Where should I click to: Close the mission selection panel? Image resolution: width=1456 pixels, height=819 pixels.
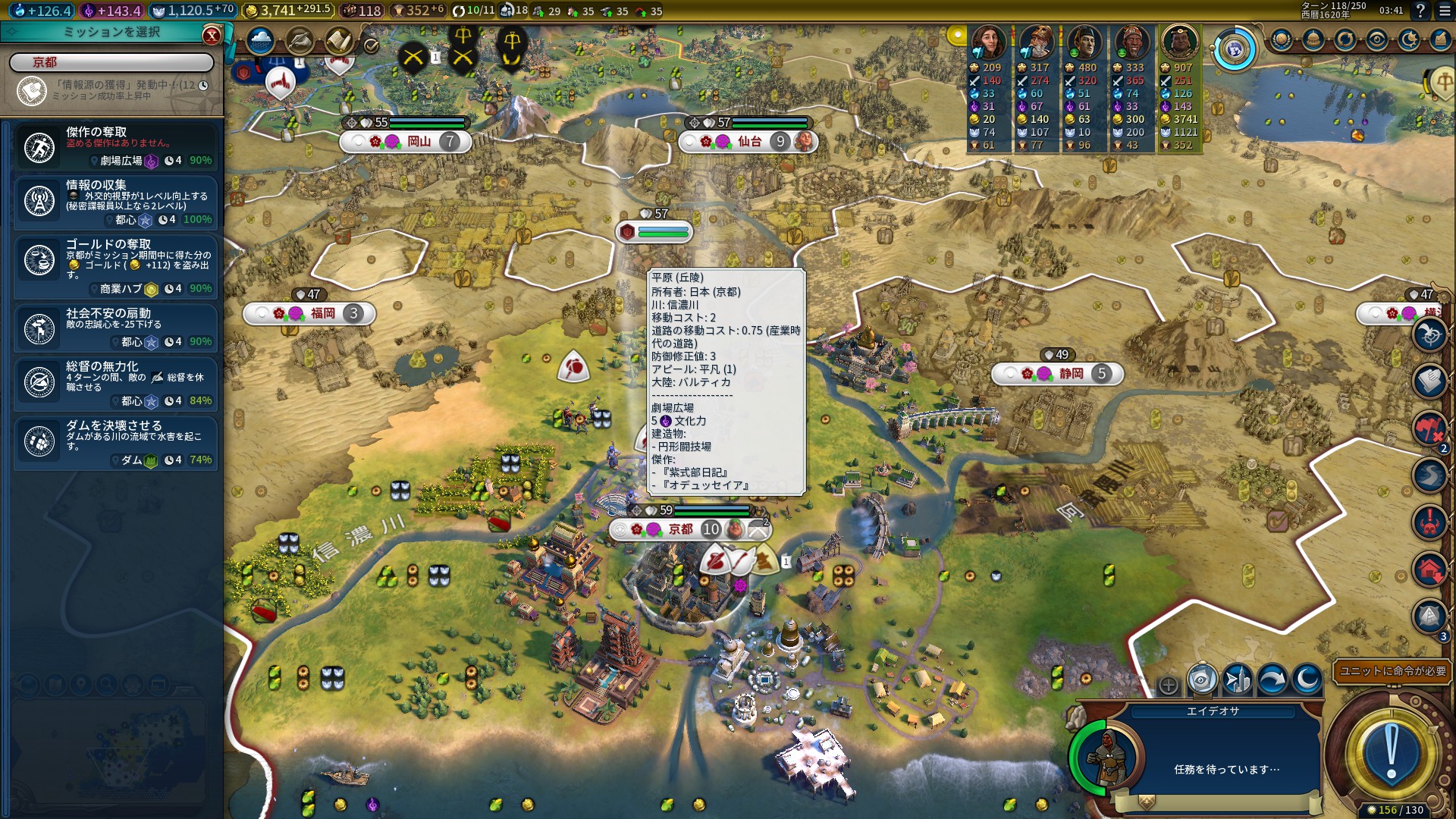[x=212, y=35]
